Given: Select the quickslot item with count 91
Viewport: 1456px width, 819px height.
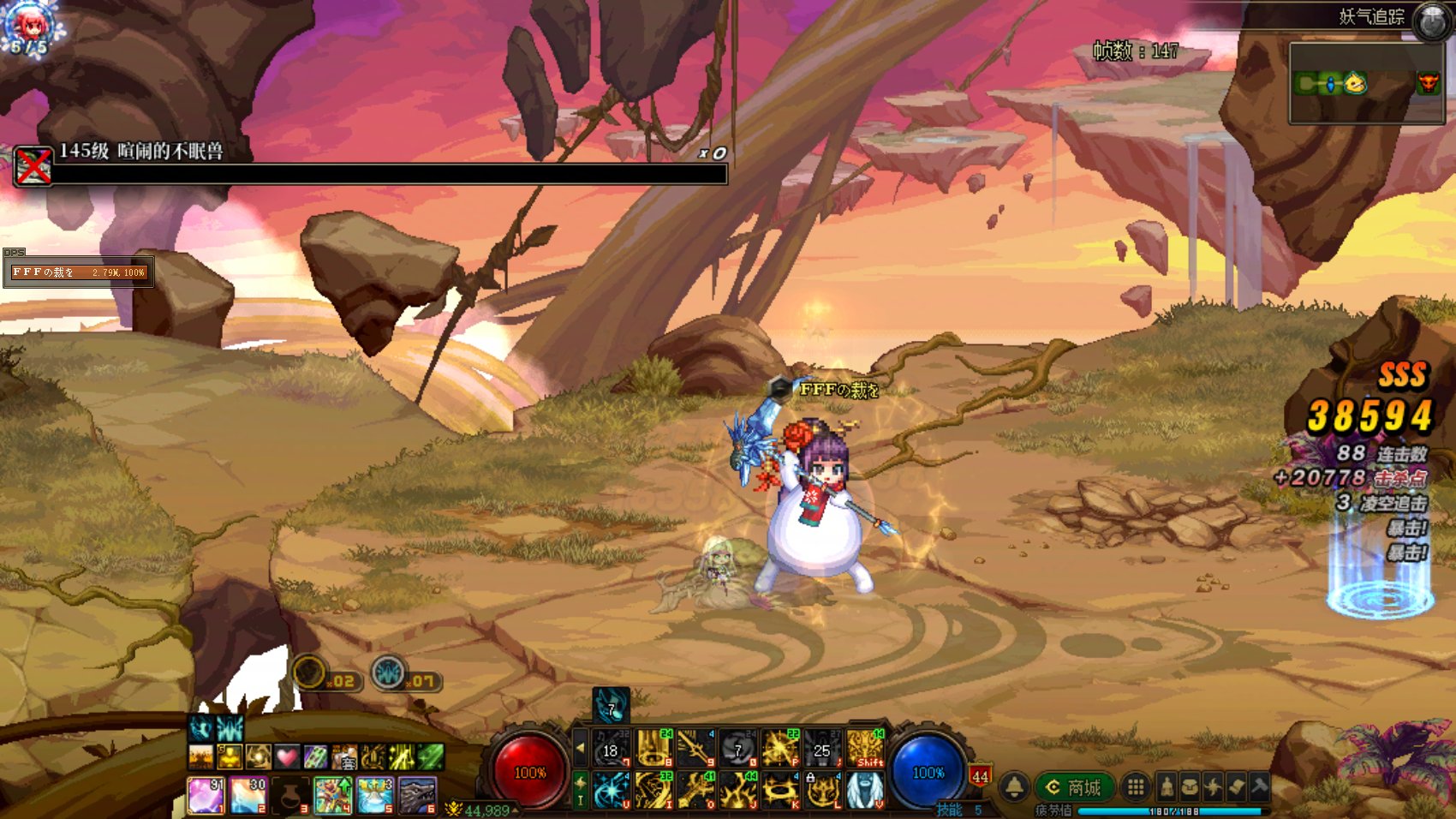Looking at the screenshot, I should click(206, 795).
